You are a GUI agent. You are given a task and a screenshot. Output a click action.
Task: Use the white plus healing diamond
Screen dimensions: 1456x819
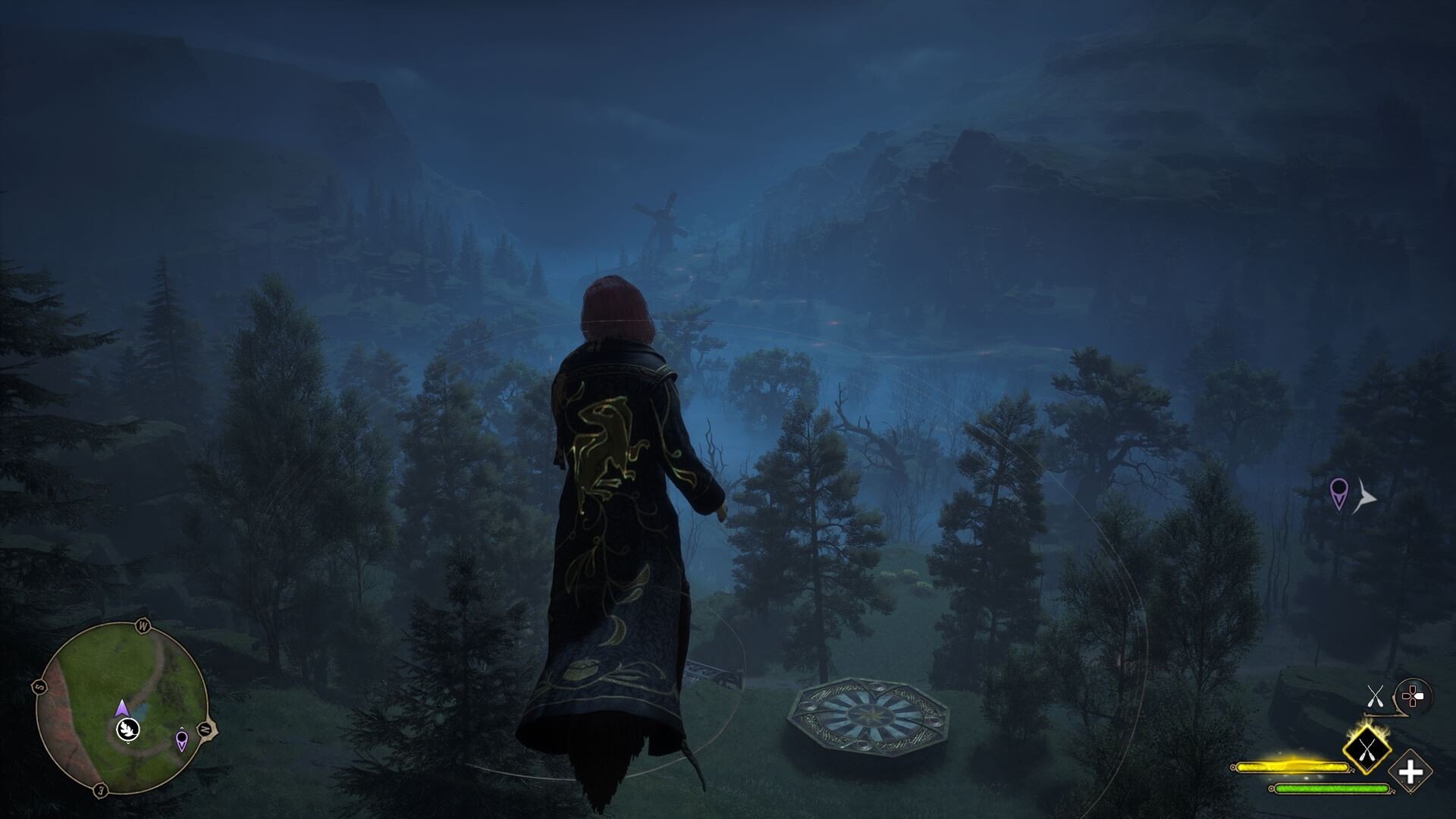pos(1410,773)
